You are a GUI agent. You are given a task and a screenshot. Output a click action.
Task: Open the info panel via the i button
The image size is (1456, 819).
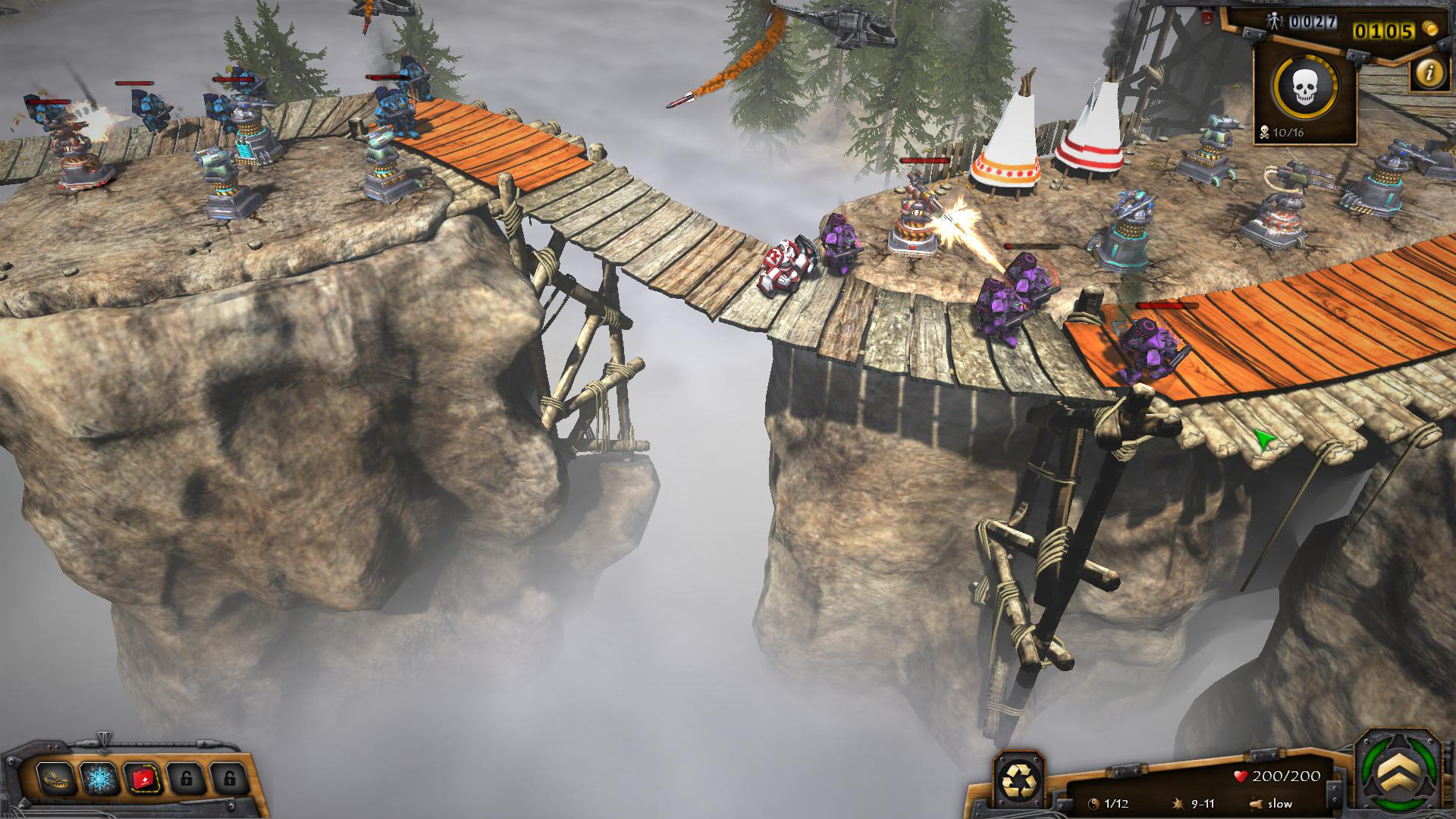coord(1429,74)
